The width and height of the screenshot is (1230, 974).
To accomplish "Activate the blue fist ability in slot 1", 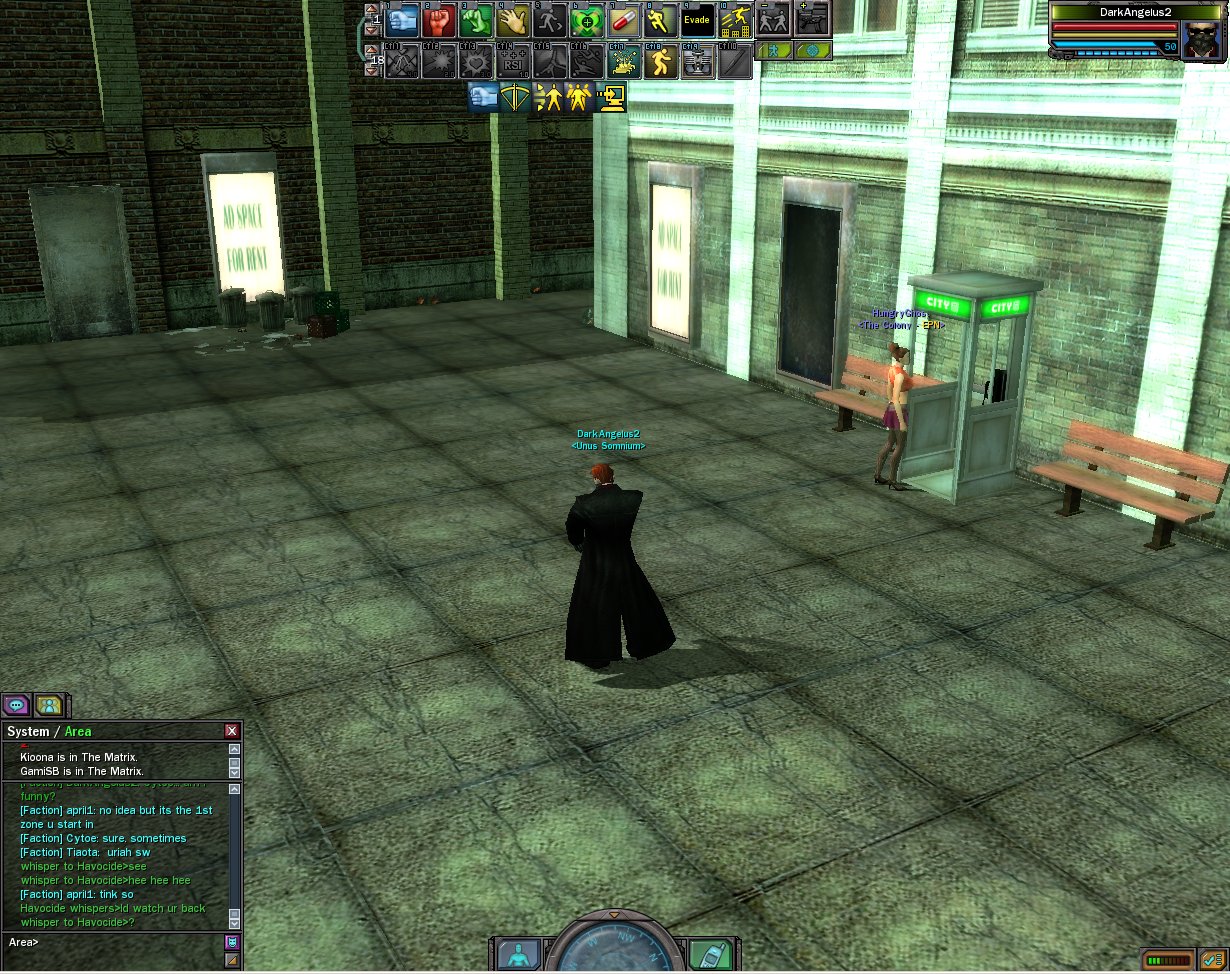I will 402,19.
